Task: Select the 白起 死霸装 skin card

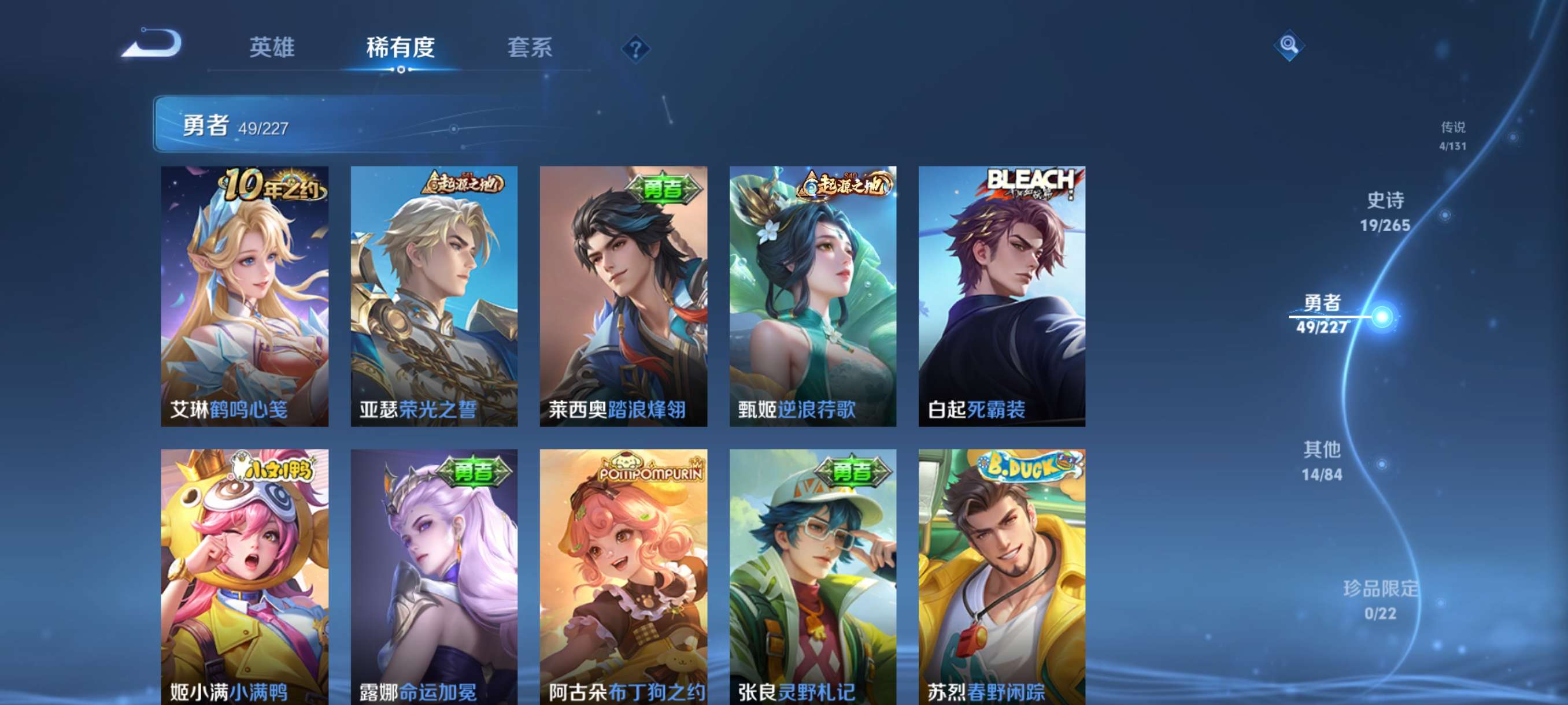Action: 1002,296
